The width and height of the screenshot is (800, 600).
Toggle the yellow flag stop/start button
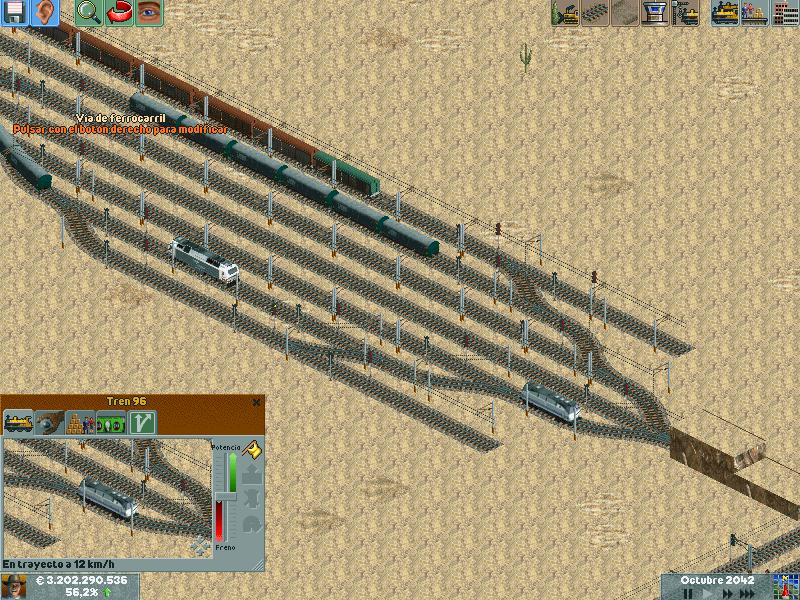click(x=252, y=451)
